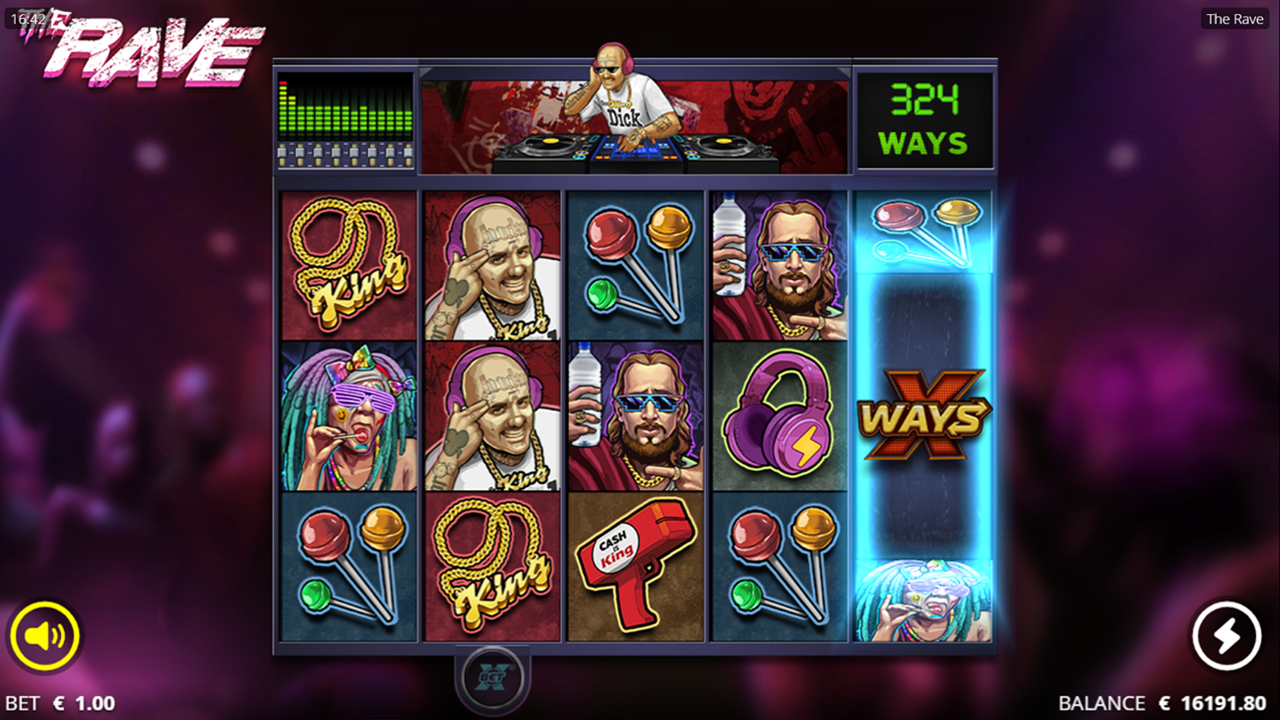
Task: Spin the reels with the lightning button
Action: coord(1227,635)
